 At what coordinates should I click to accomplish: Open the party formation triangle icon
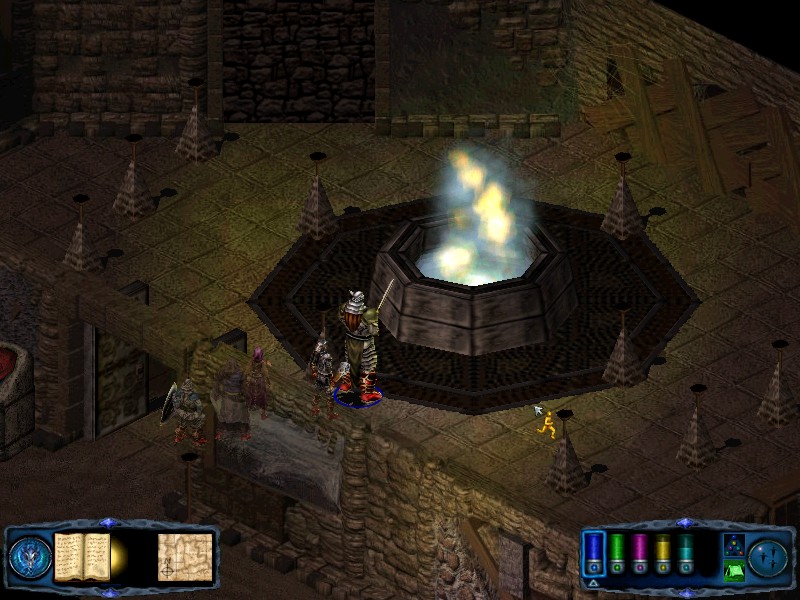(733, 543)
